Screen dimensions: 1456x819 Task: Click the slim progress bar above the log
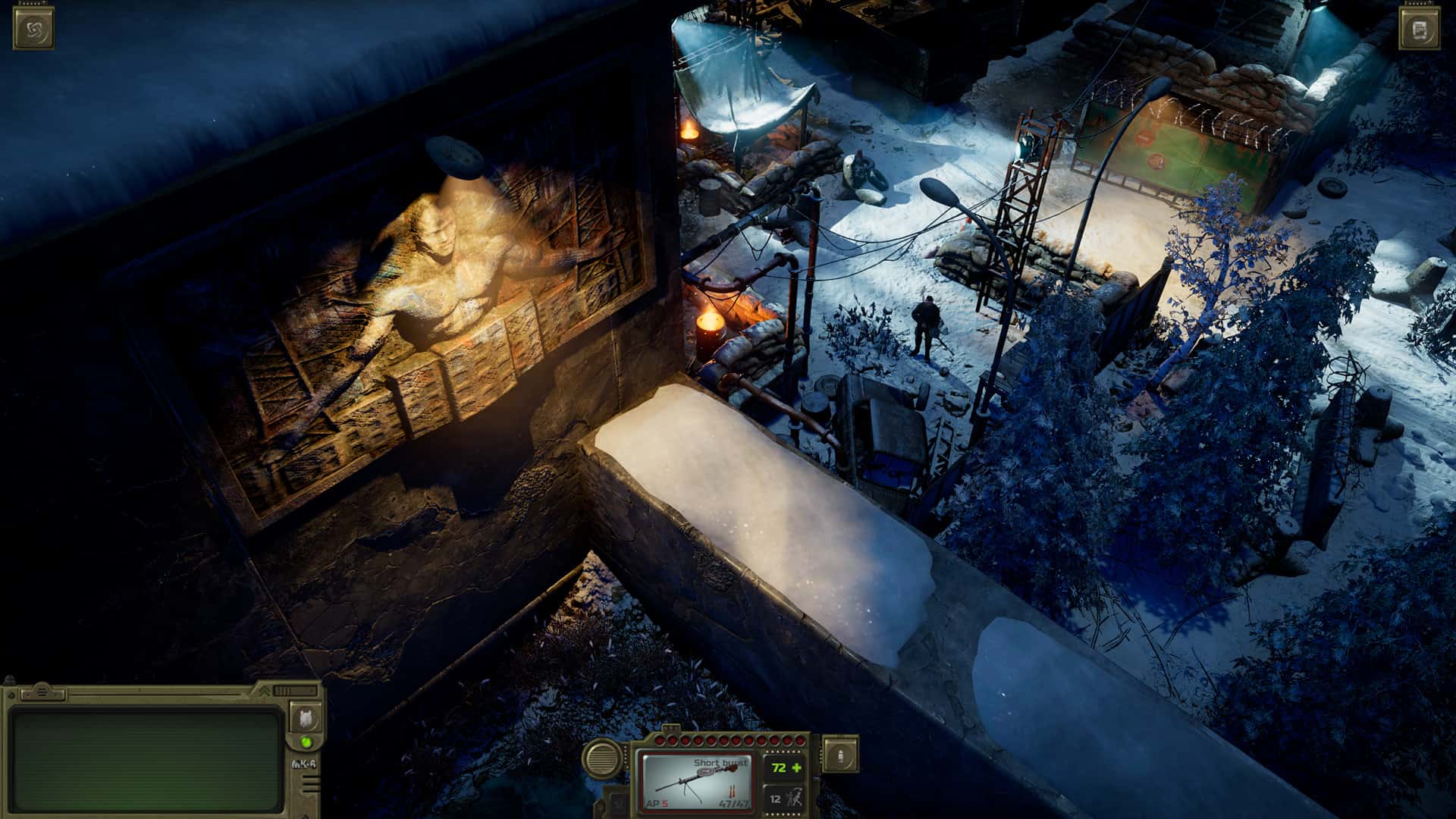tap(155, 693)
